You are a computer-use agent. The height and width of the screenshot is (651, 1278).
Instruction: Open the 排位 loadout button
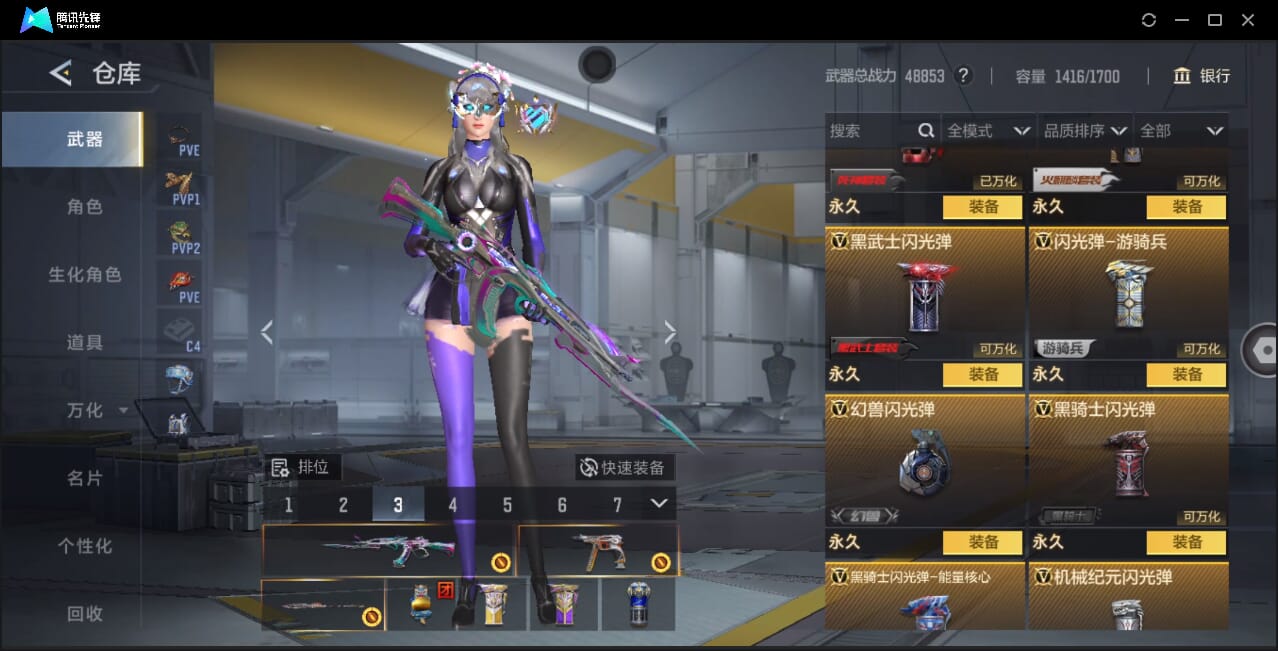pos(305,467)
